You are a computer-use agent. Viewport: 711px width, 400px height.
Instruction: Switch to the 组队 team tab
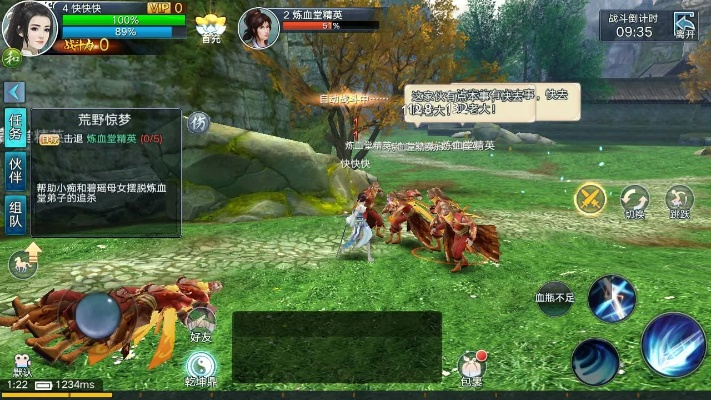[15, 213]
